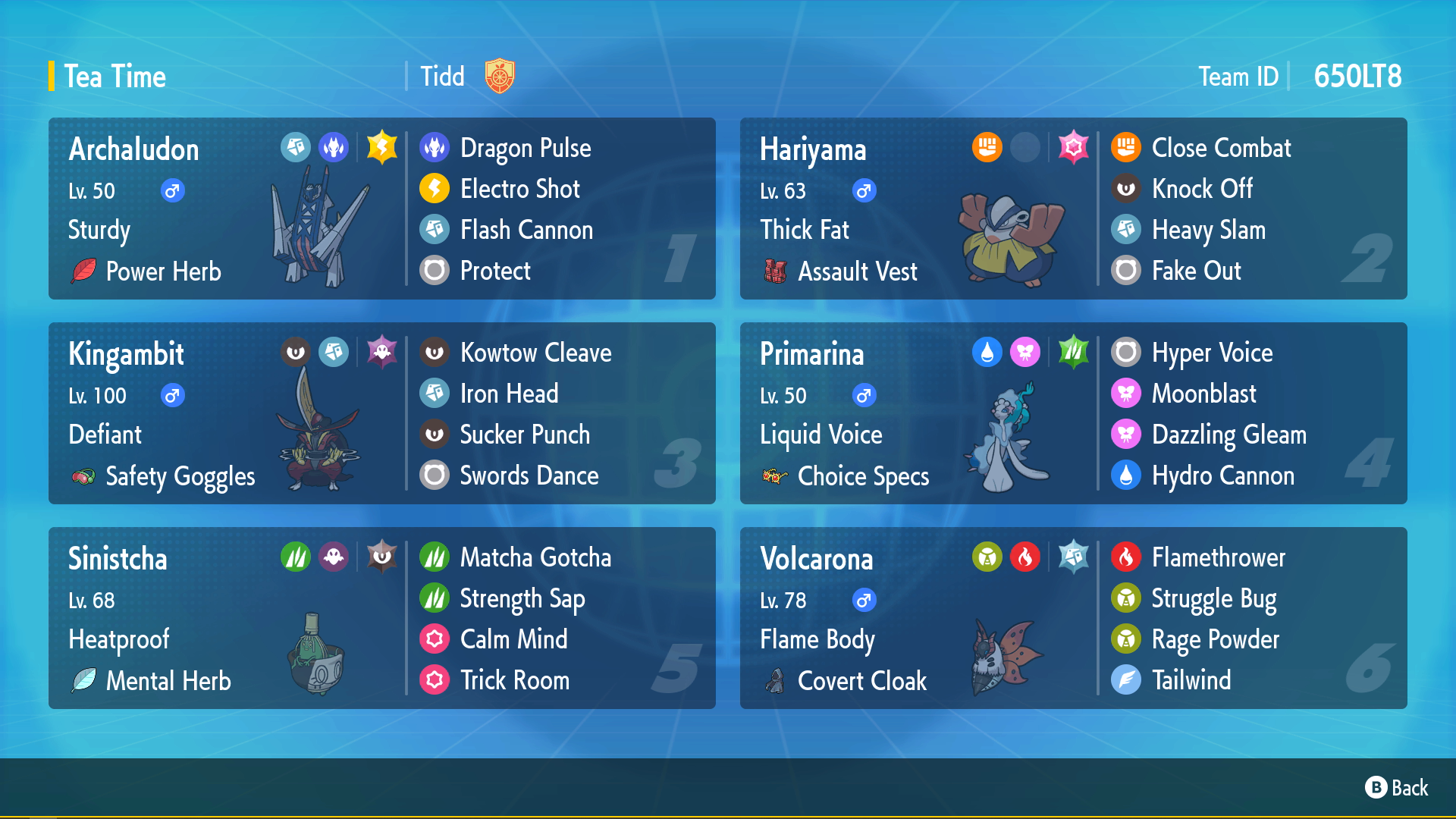Click Kingambit's Safety Goggles item
Screen dimensions: 1456x819
(180, 476)
